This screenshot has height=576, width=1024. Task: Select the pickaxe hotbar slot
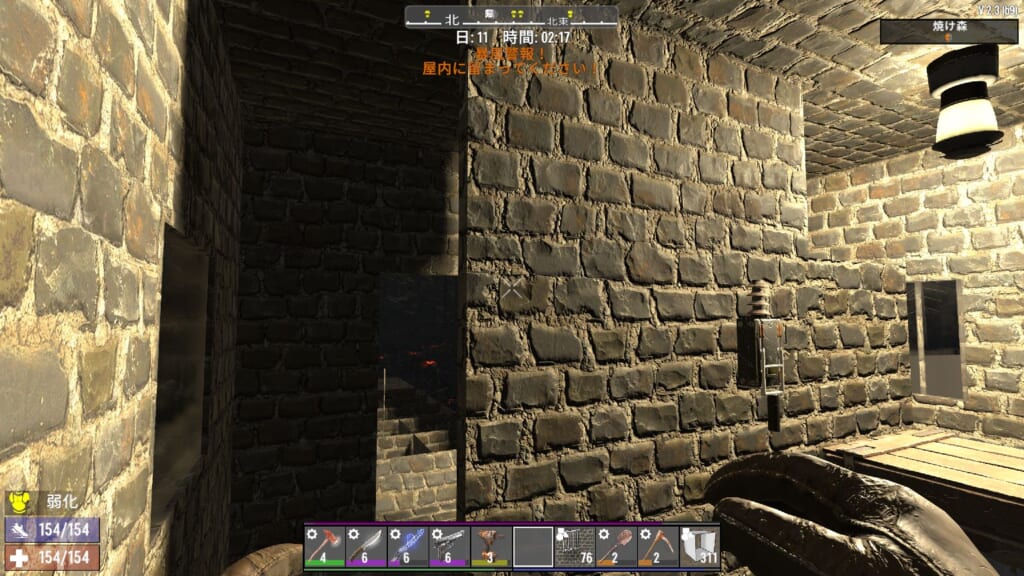click(657, 547)
